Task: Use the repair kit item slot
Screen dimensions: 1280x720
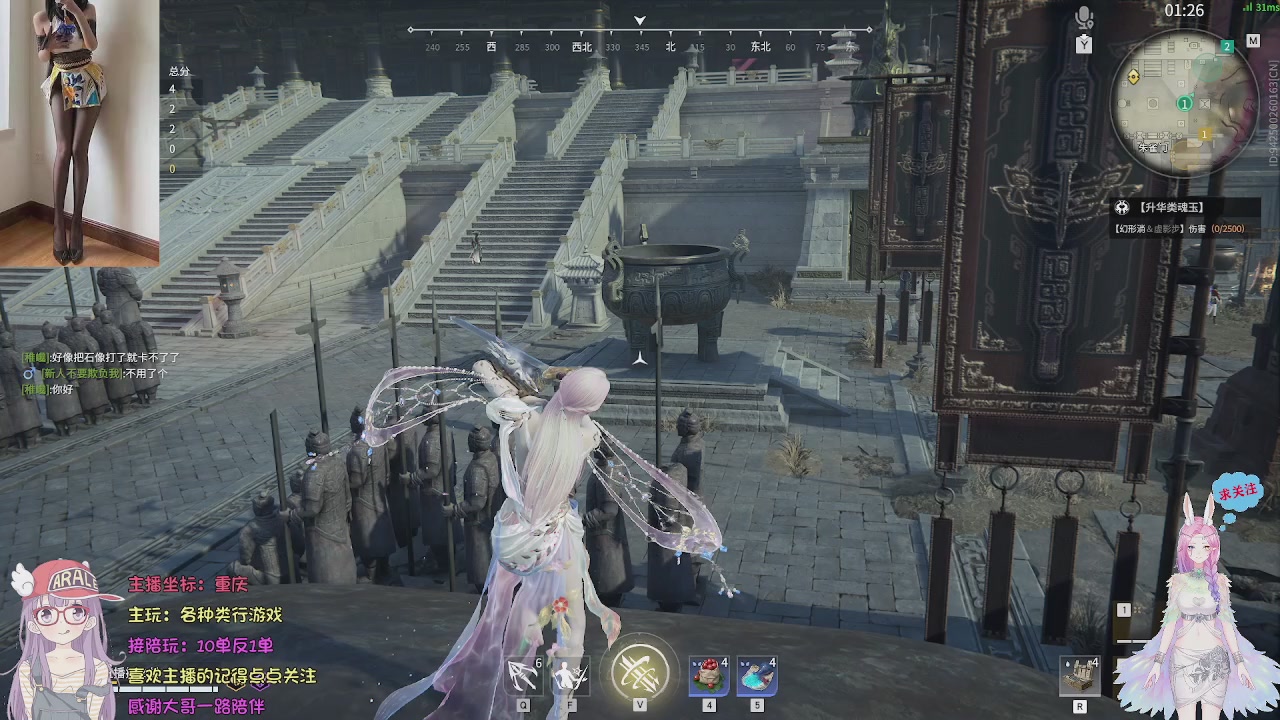Action: 1080,677
